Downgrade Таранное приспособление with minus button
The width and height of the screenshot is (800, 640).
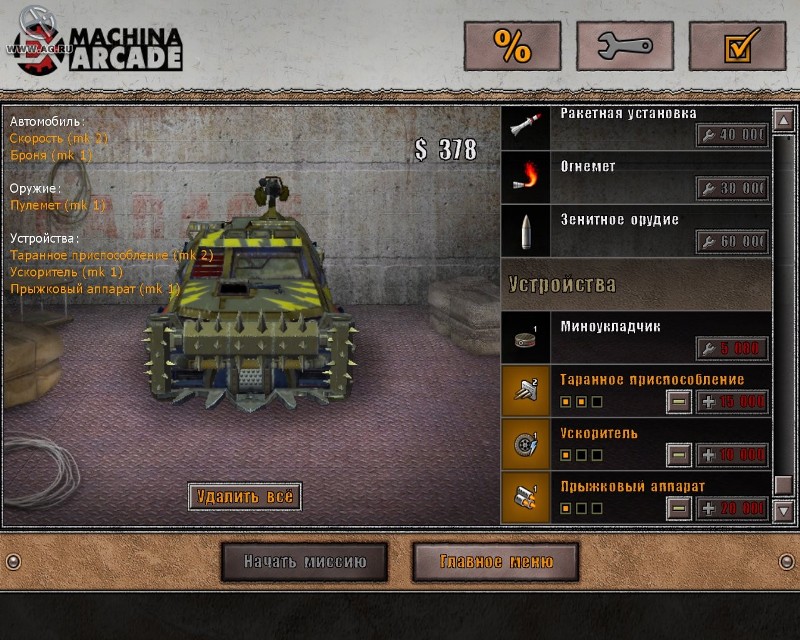pos(679,402)
